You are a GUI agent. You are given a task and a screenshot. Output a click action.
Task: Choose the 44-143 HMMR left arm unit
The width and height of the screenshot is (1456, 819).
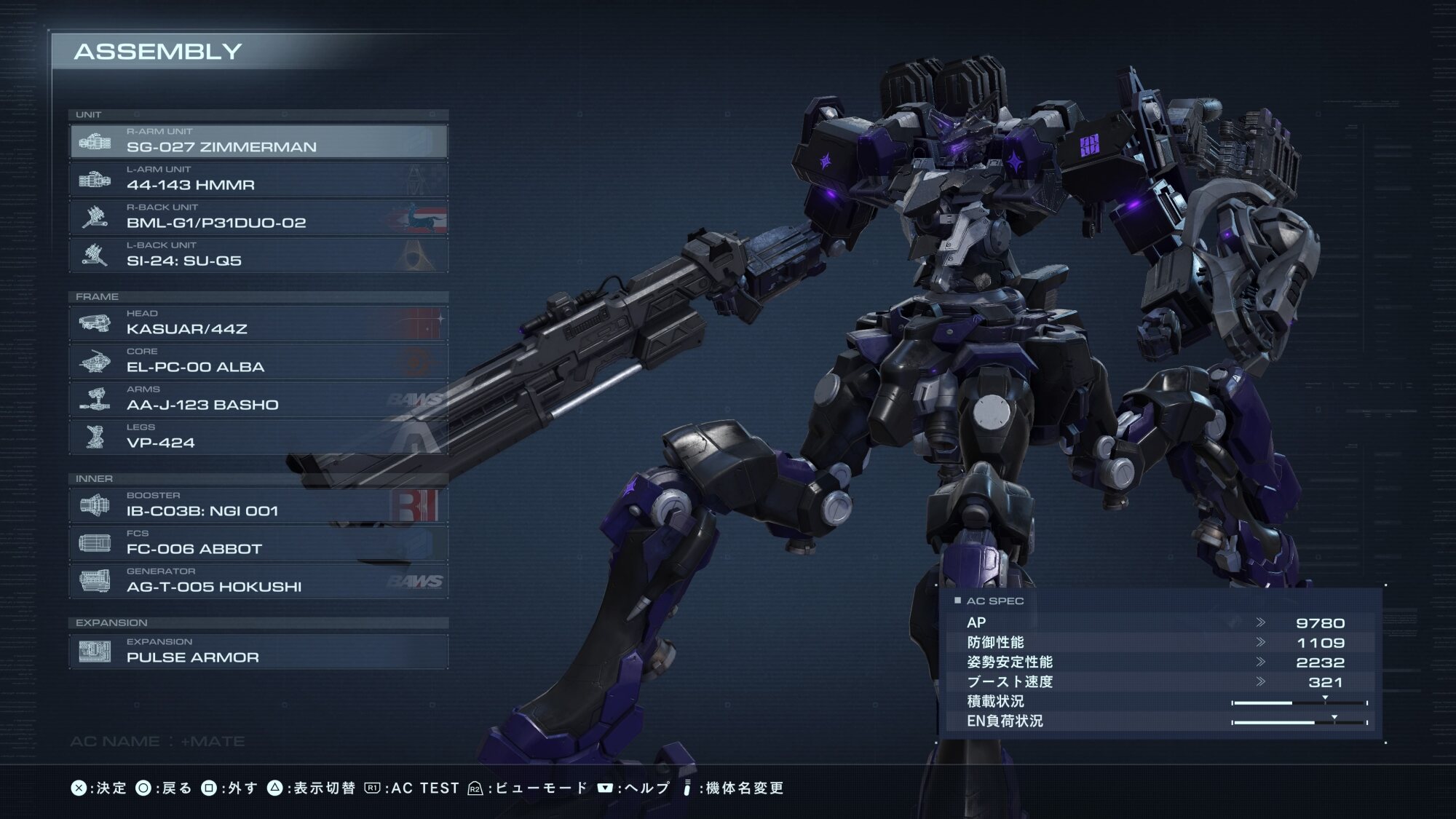pos(258,179)
